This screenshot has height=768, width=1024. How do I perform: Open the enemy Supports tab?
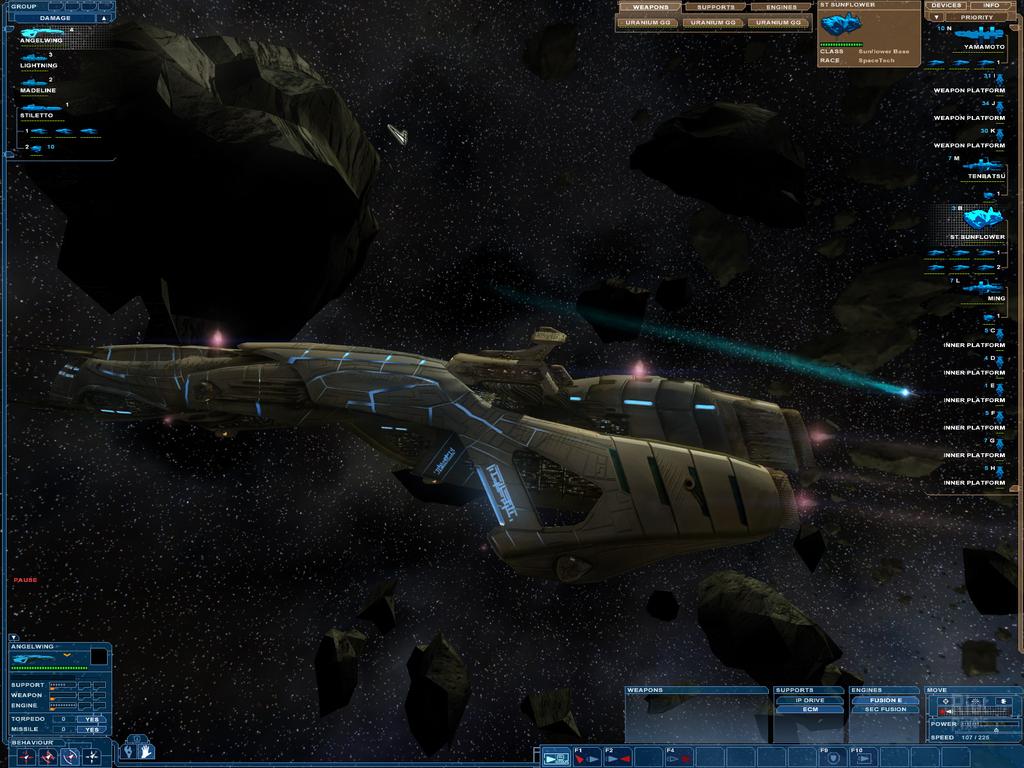click(715, 7)
